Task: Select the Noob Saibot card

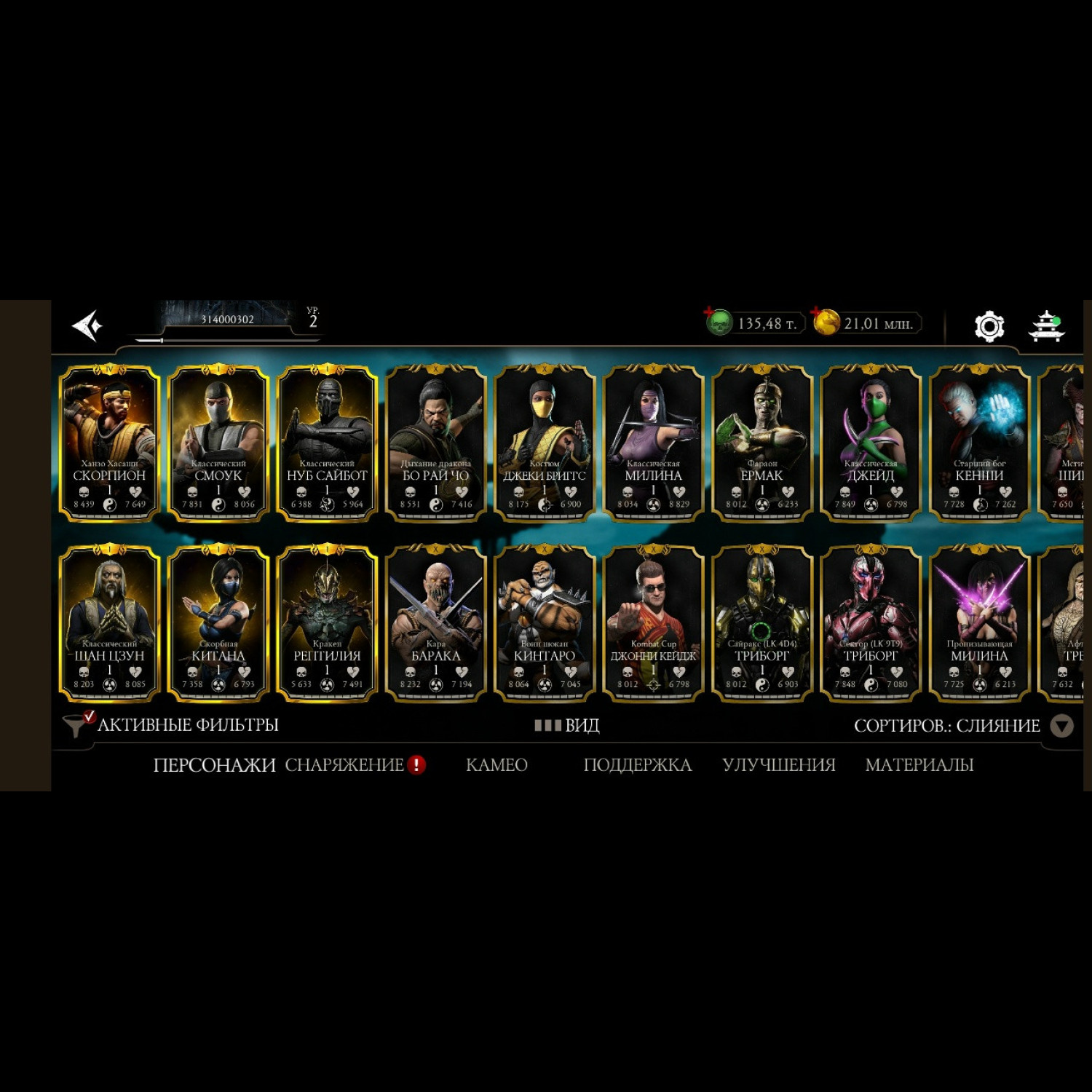Action: pos(327,443)
